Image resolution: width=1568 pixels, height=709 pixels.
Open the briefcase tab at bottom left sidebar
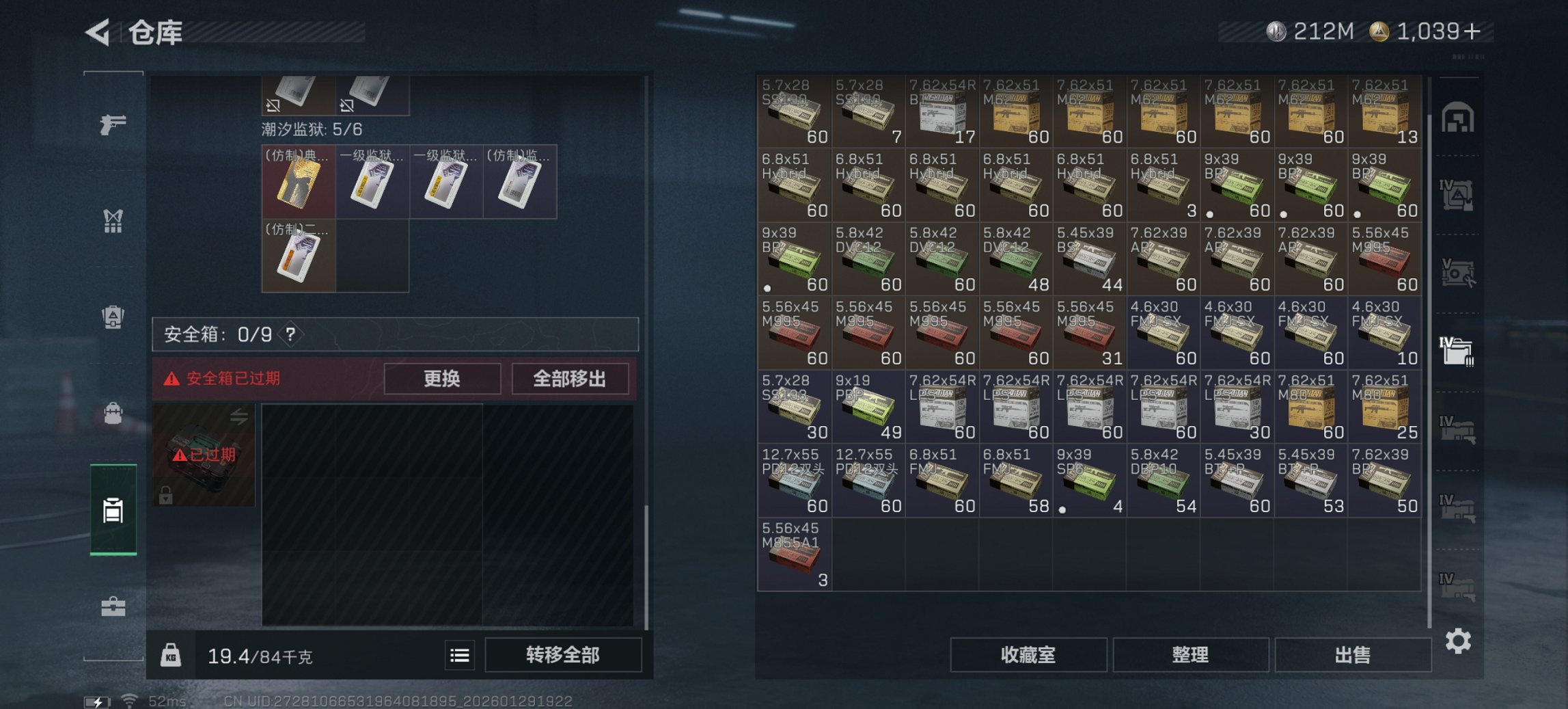click(113, 605)
